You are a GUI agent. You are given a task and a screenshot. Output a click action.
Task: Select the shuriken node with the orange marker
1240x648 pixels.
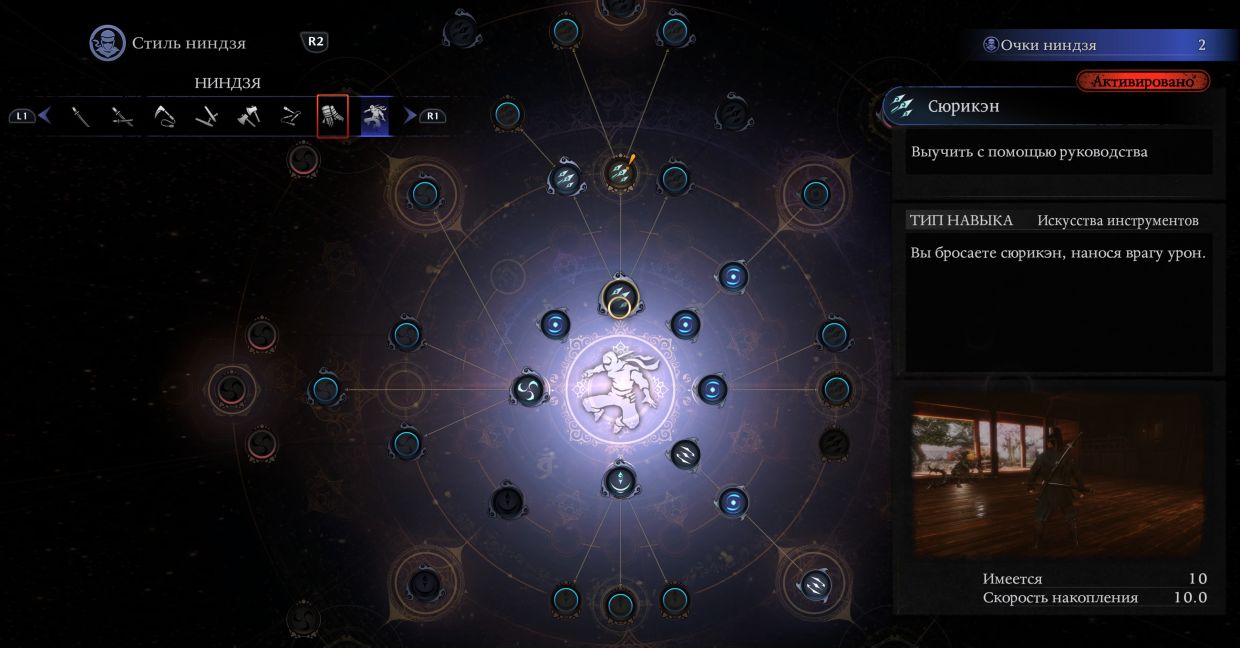pos(621,173)
